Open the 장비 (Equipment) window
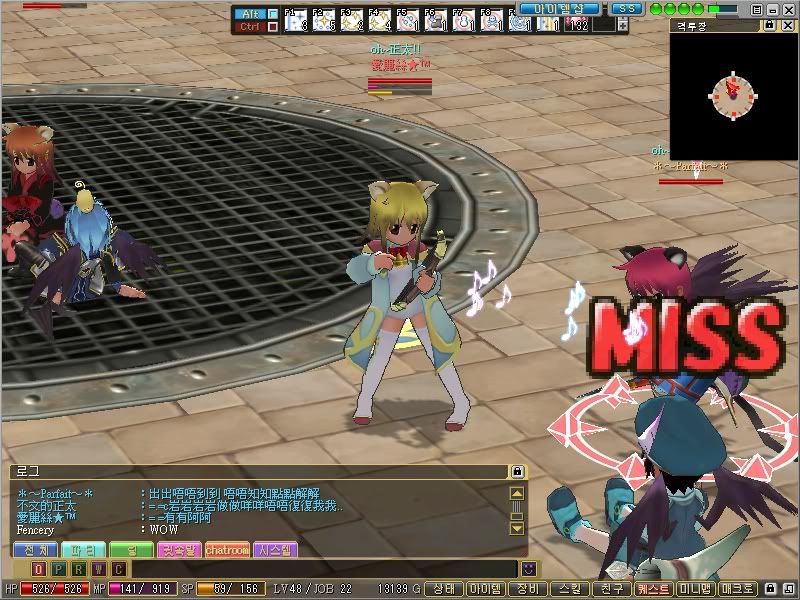Image resolution: width=800 pixels, height=600 pixels. tap(528, 589)
